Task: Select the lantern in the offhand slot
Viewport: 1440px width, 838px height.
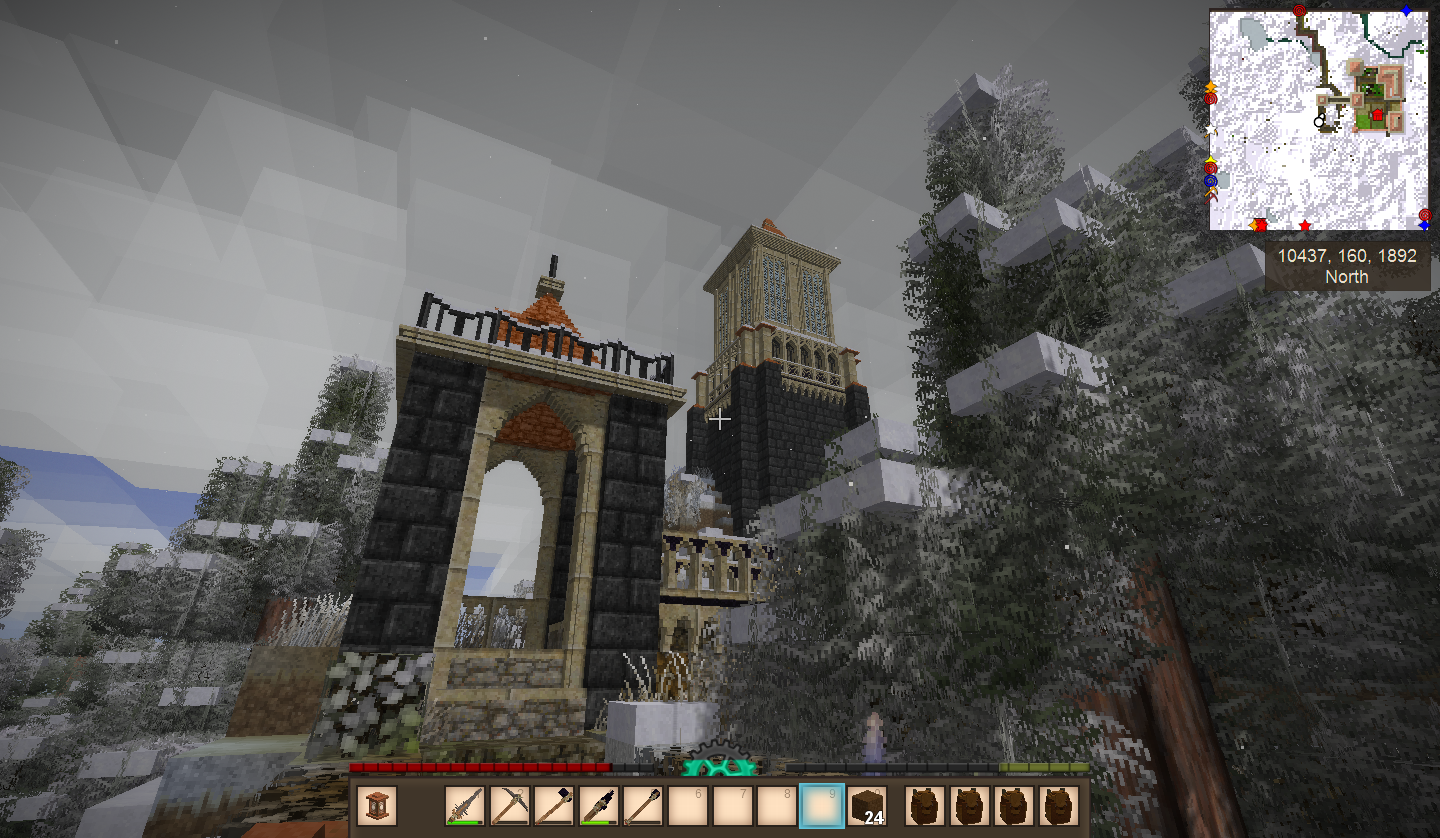Action: 377,807
